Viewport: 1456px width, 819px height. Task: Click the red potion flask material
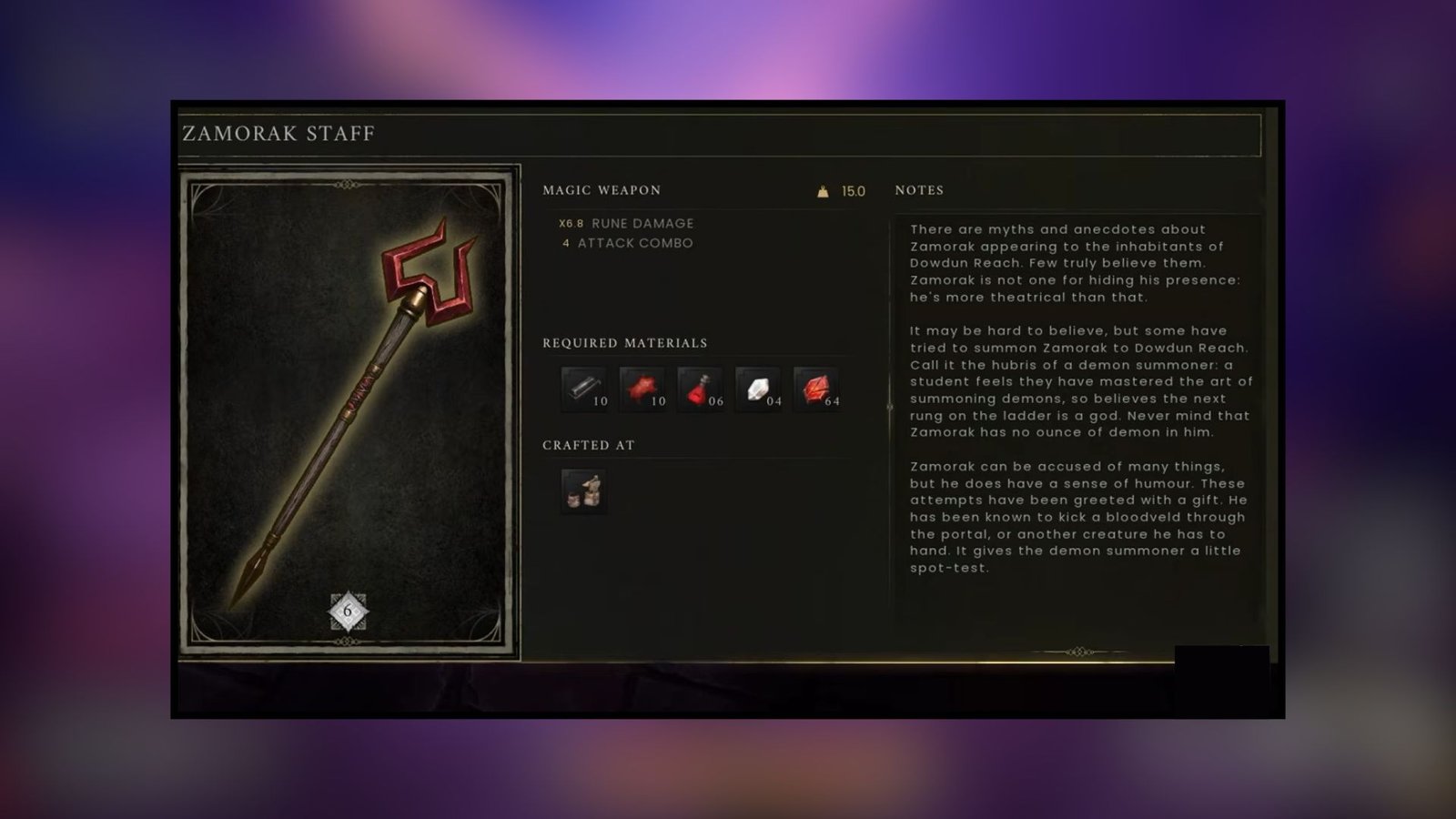[x=701, y=389]
